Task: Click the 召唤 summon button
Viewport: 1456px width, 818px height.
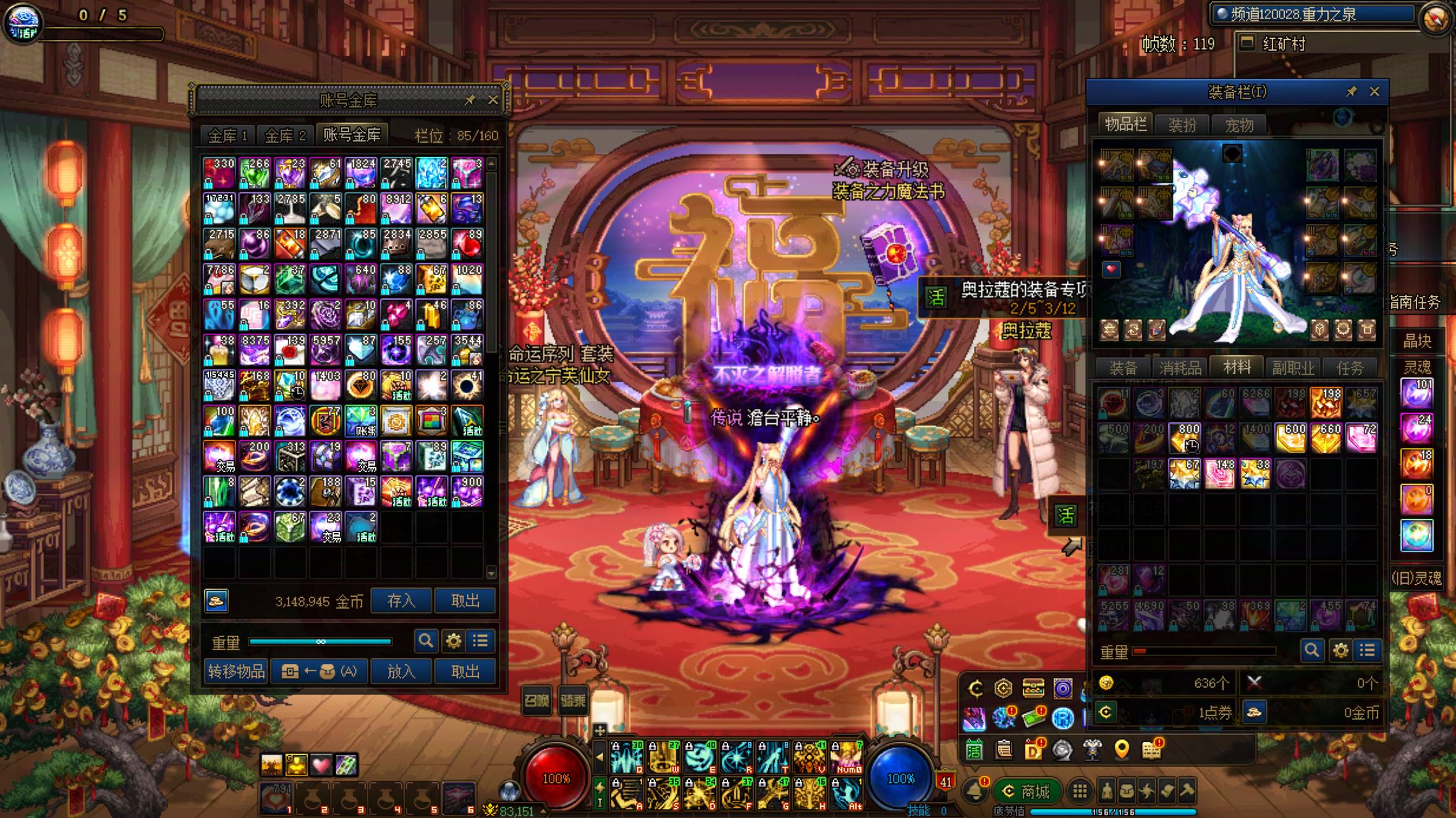Action: pyautogui.click(x=536, y=700)
